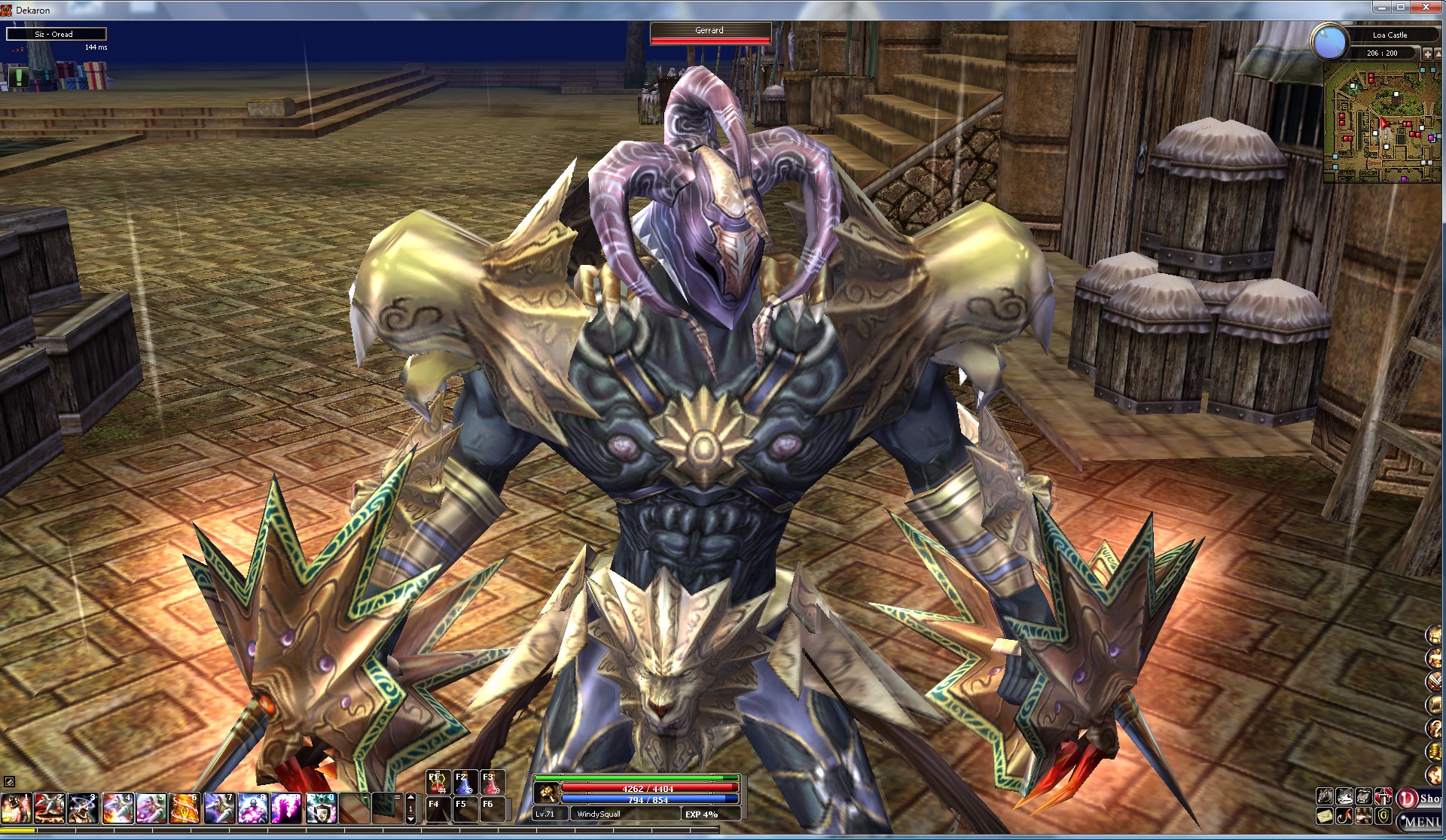Use the F3 red health potion

pyautogui.click(x=491, y=782)
